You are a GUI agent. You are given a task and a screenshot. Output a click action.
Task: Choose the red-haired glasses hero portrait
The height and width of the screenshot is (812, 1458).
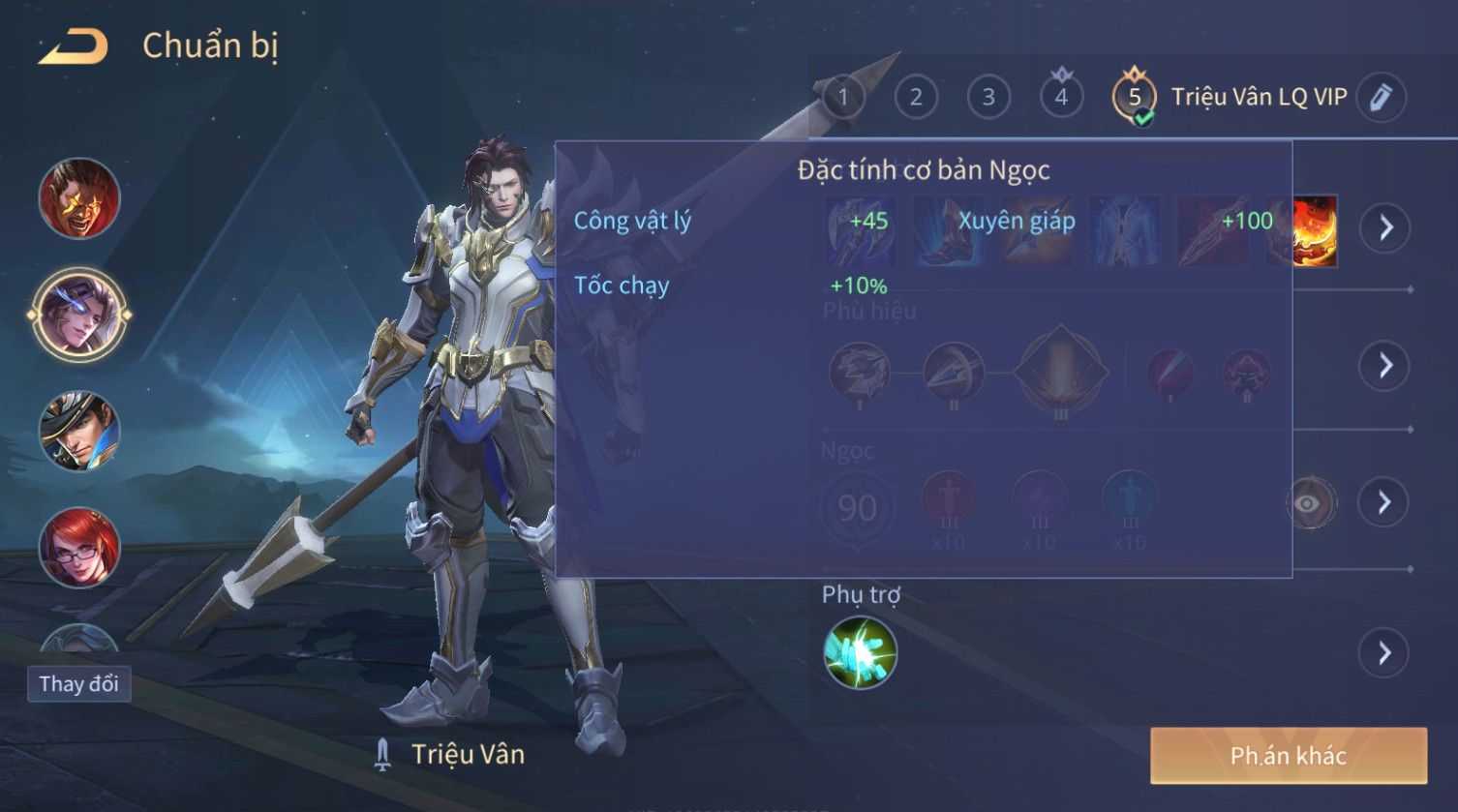point(79,547)
